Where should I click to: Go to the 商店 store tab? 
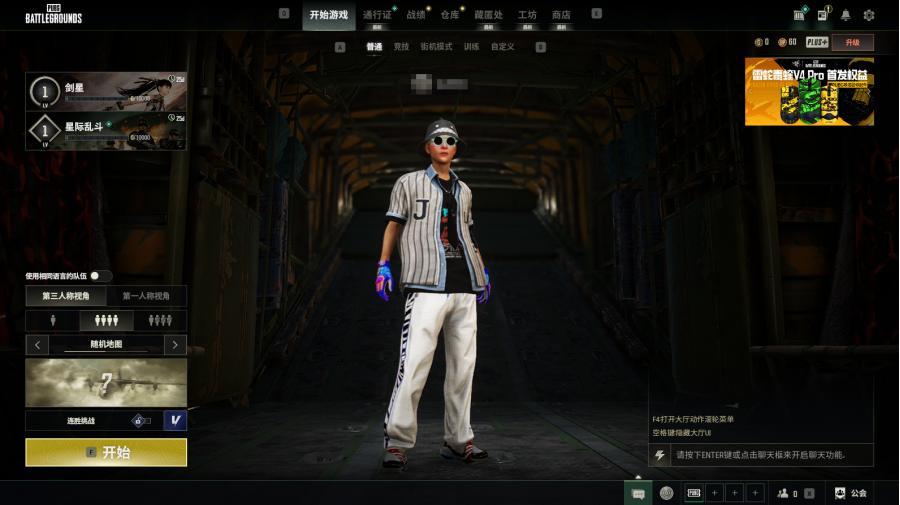tap(561, 15)
